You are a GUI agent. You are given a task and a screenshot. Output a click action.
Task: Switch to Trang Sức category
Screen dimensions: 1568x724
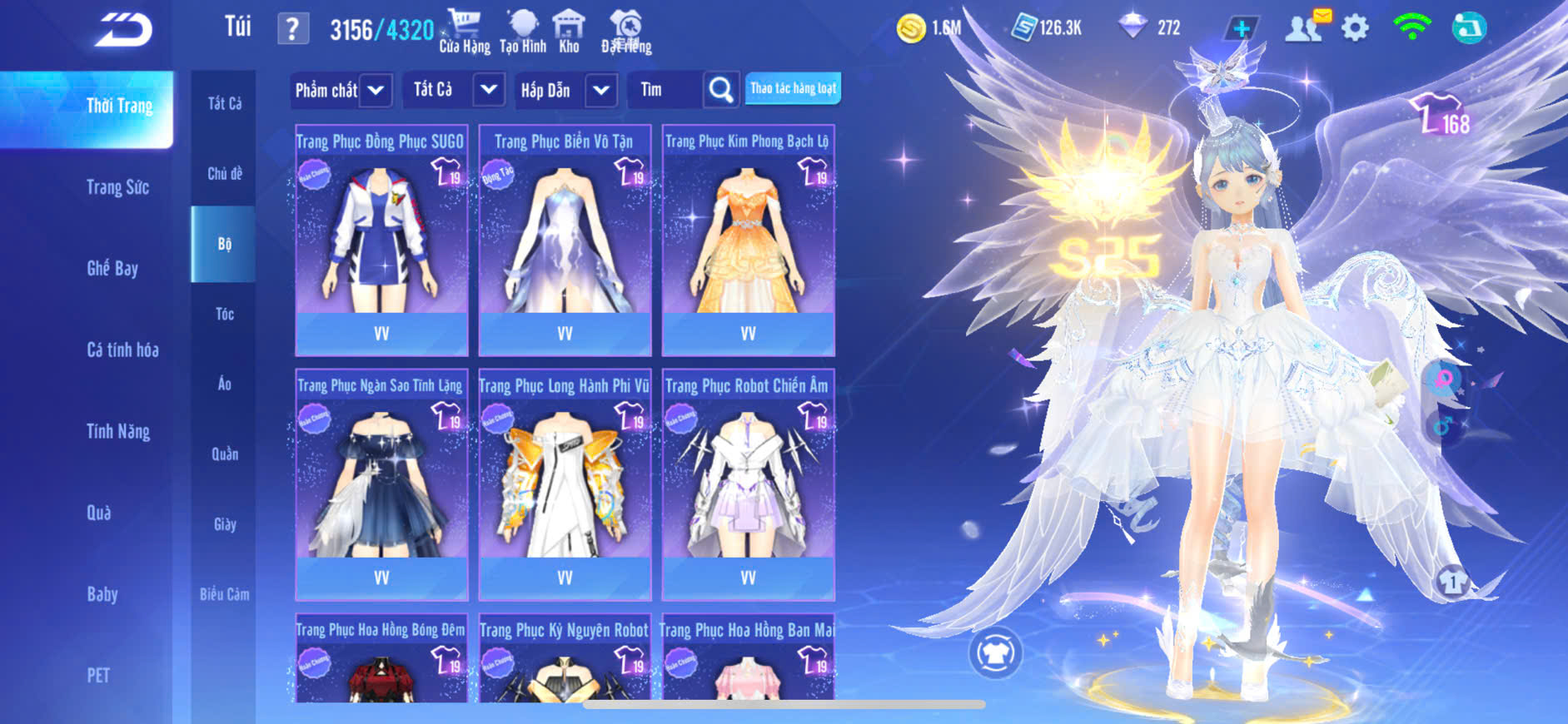click(117, 187)
